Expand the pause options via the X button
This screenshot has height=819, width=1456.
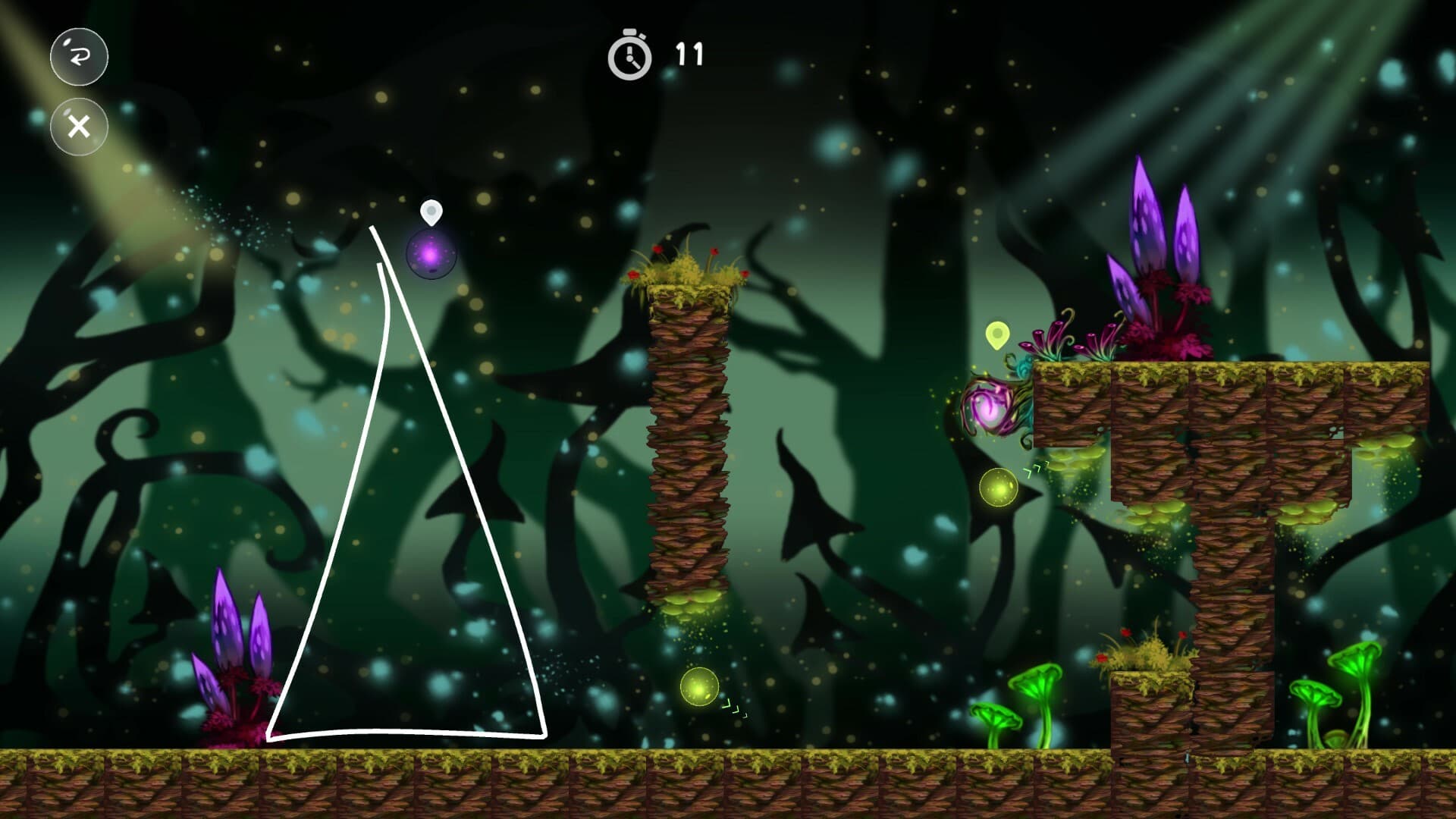(78, 125)
